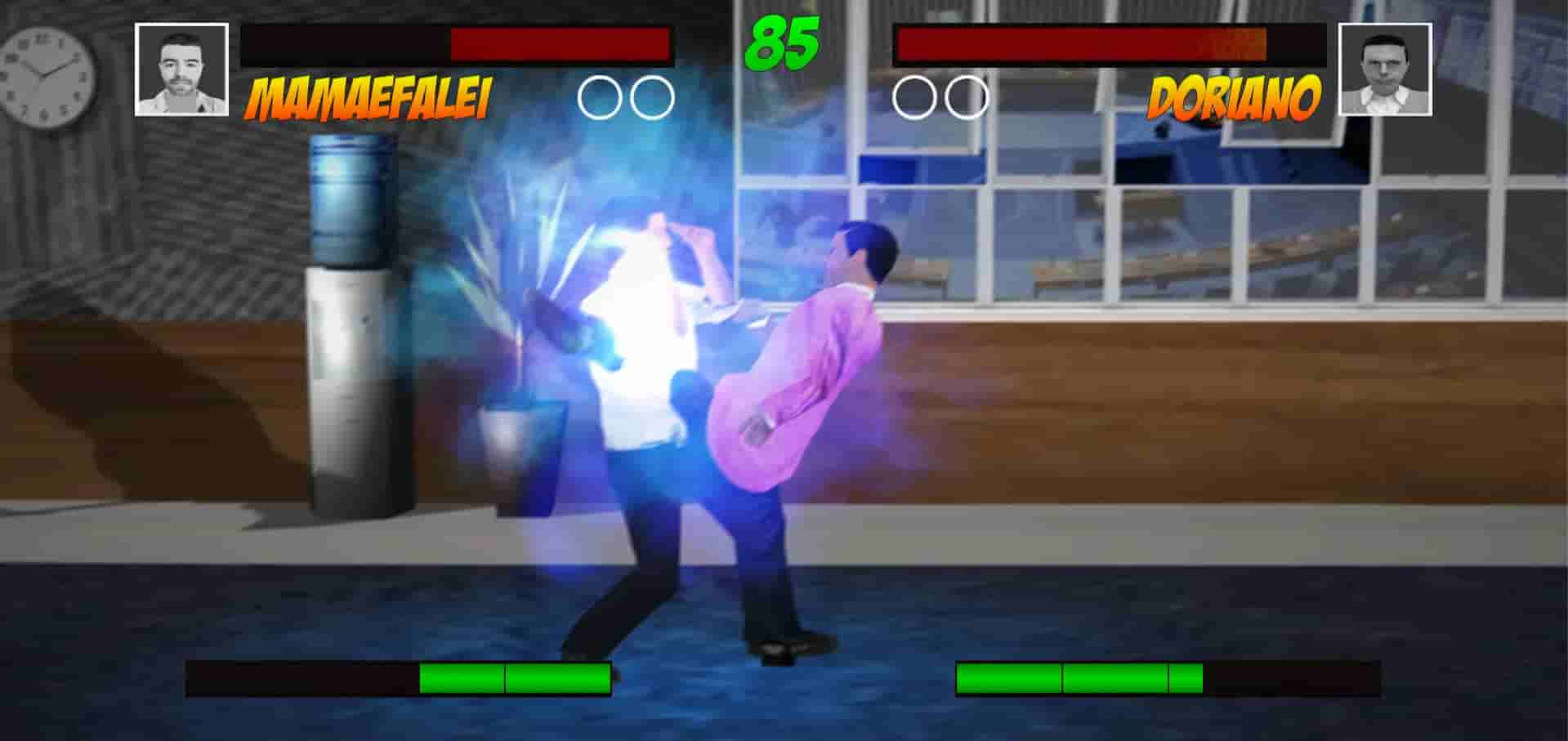
Task: Click DORIANO's second round win circle
Action: (967, 96)
